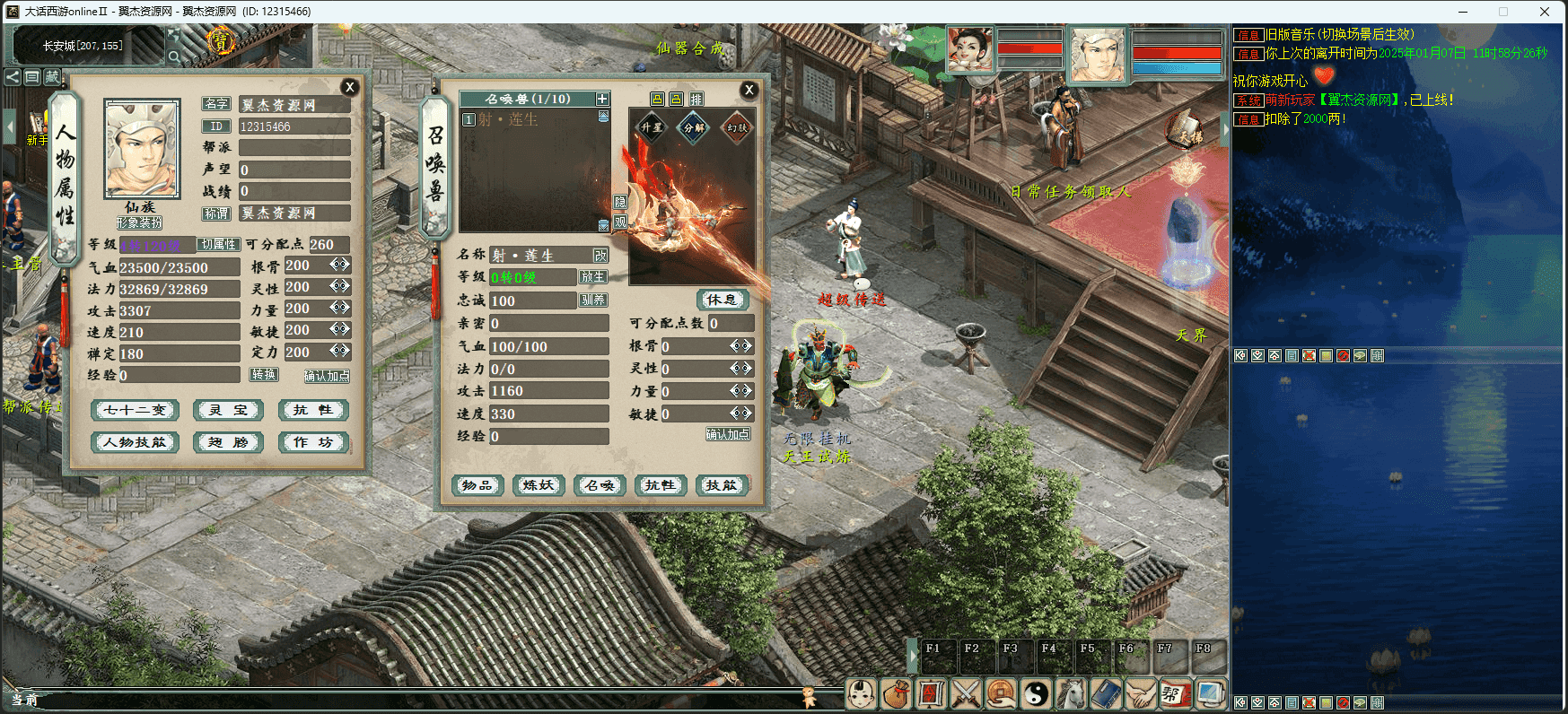The height and width of the screenshot is (714, 1568).
Task: Click the crossed swords icon
Action: [966, 693]
